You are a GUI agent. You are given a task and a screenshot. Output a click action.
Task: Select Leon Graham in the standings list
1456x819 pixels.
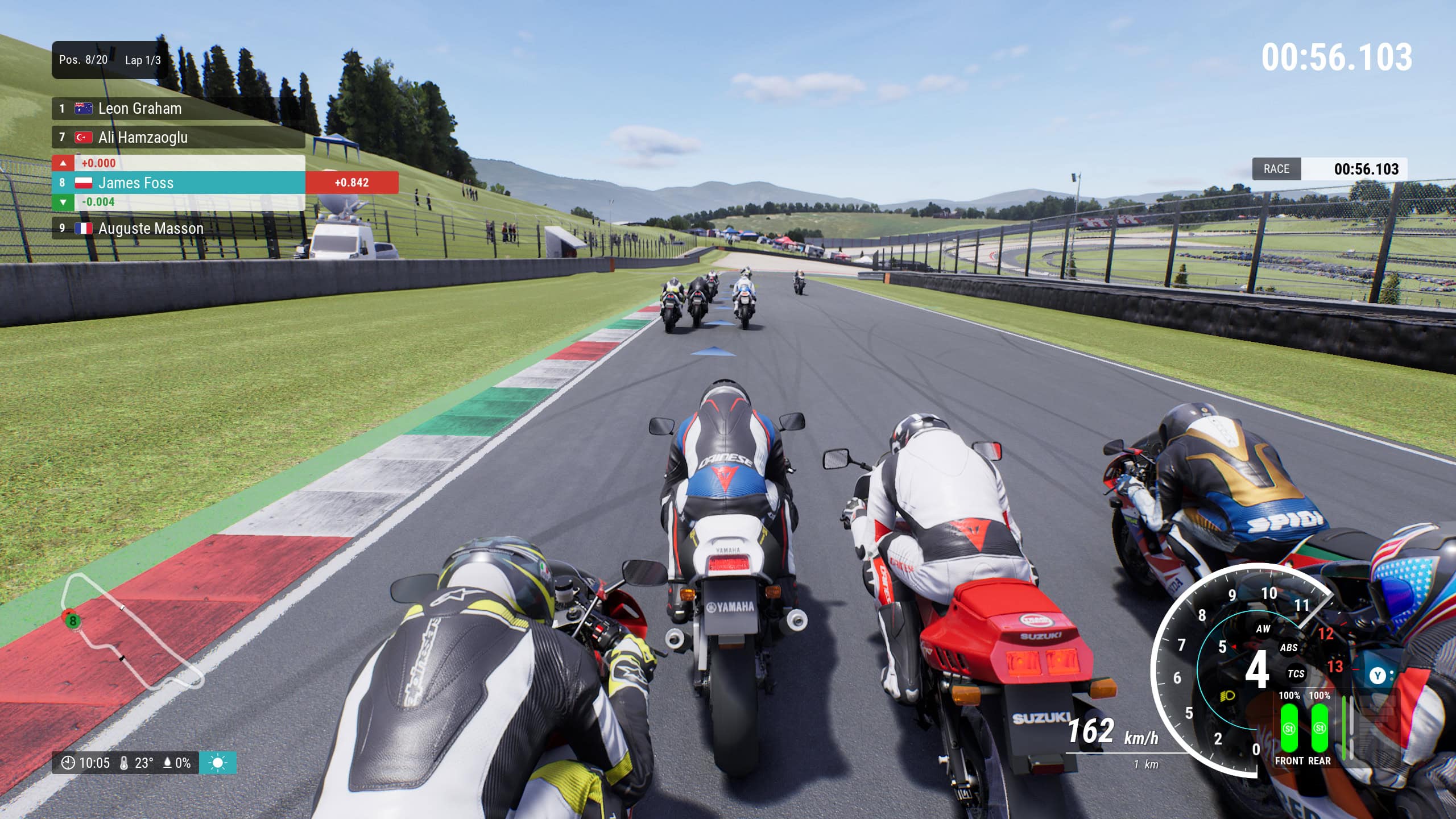pos(178,109)
